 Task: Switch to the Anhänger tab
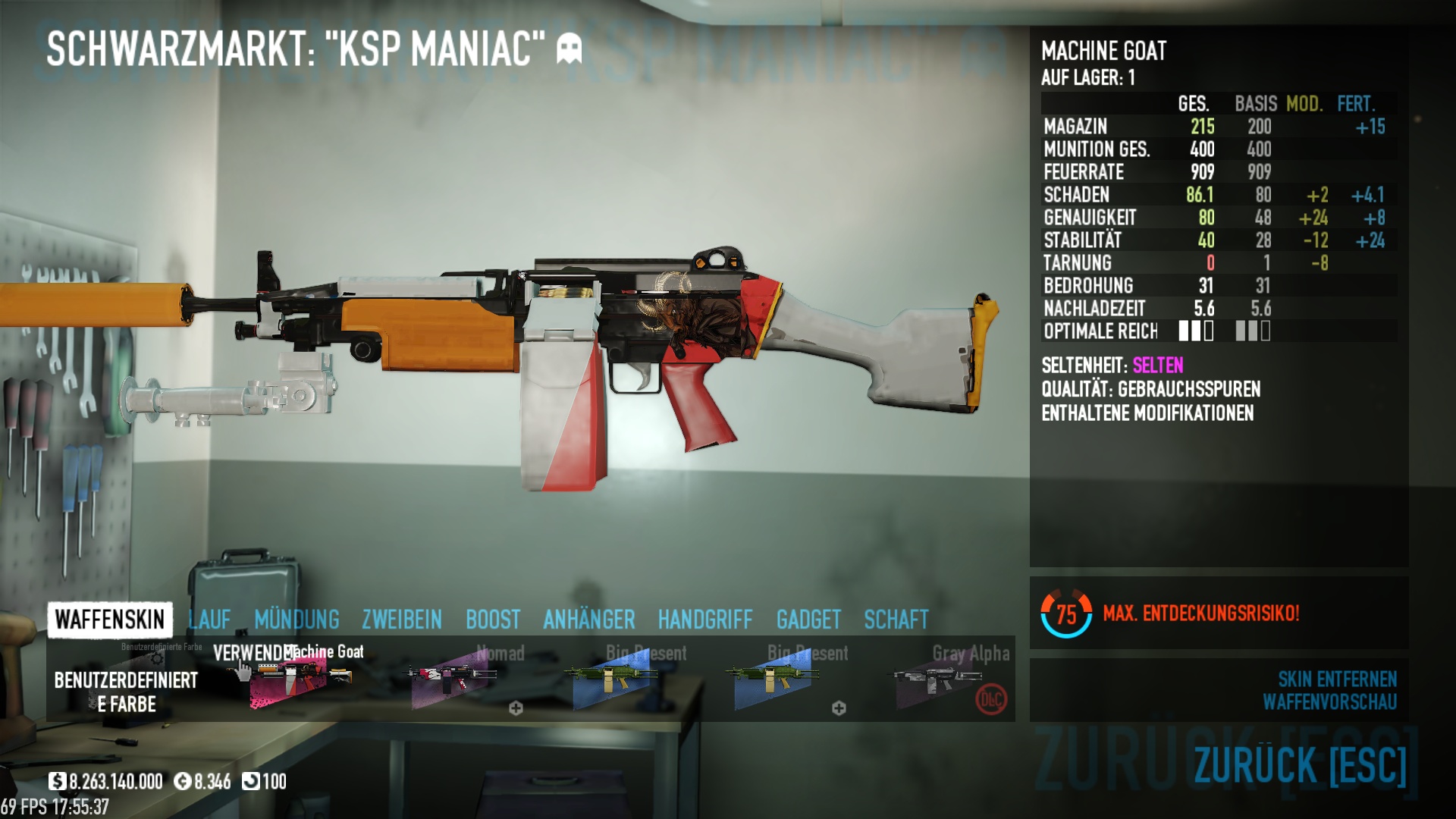tap(589, 620)
